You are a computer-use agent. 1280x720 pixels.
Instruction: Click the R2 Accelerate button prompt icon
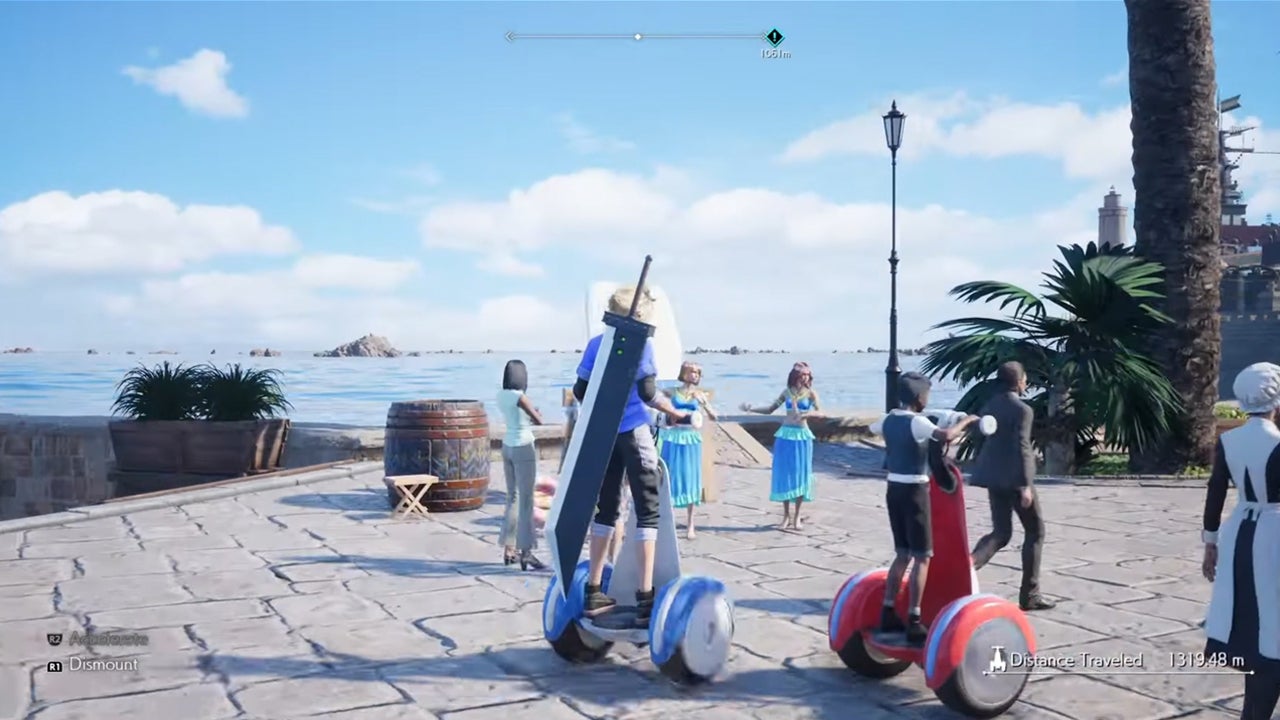point(55,638)
